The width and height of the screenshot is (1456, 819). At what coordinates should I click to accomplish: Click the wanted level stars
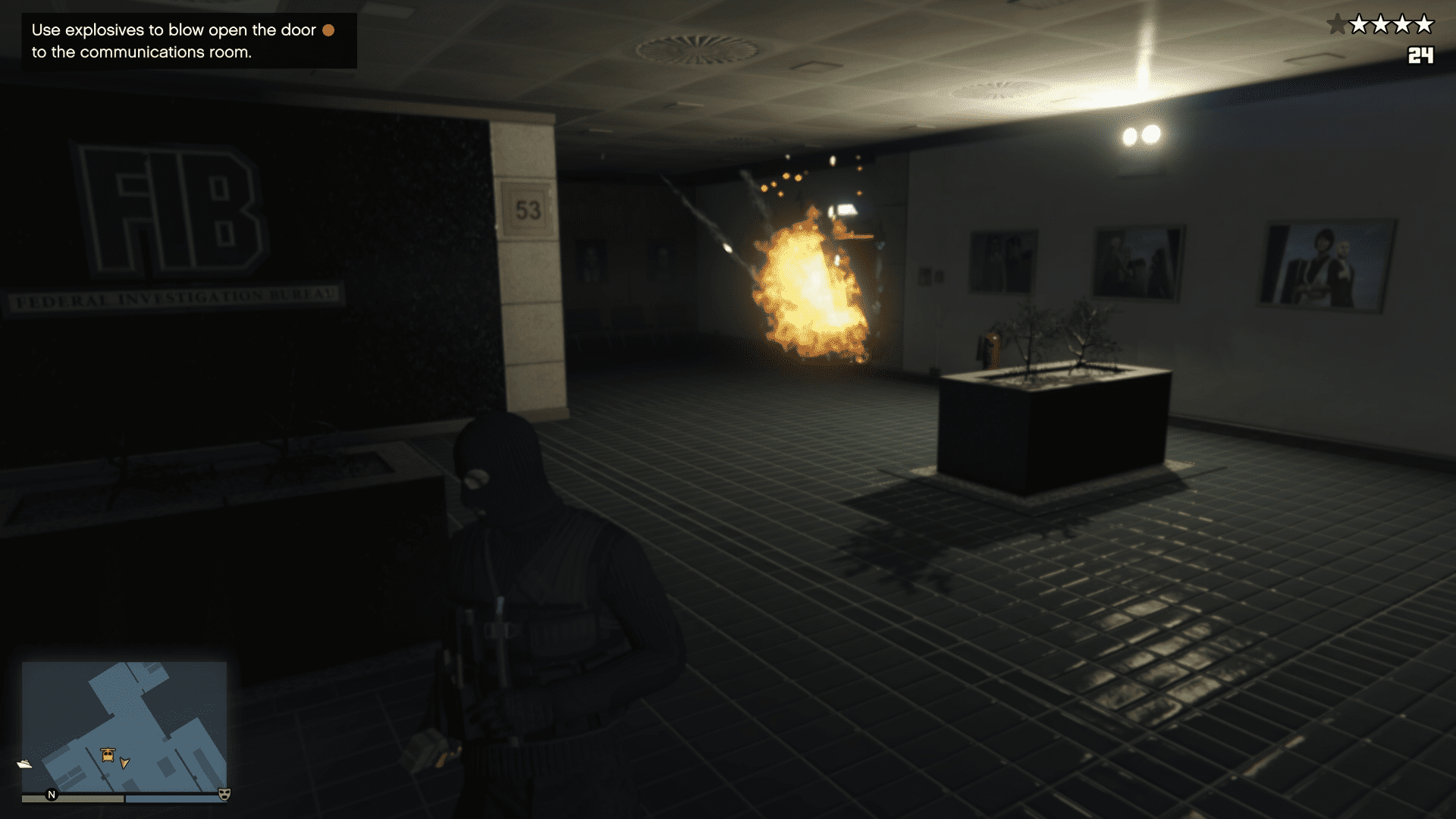coord(1380,25)
